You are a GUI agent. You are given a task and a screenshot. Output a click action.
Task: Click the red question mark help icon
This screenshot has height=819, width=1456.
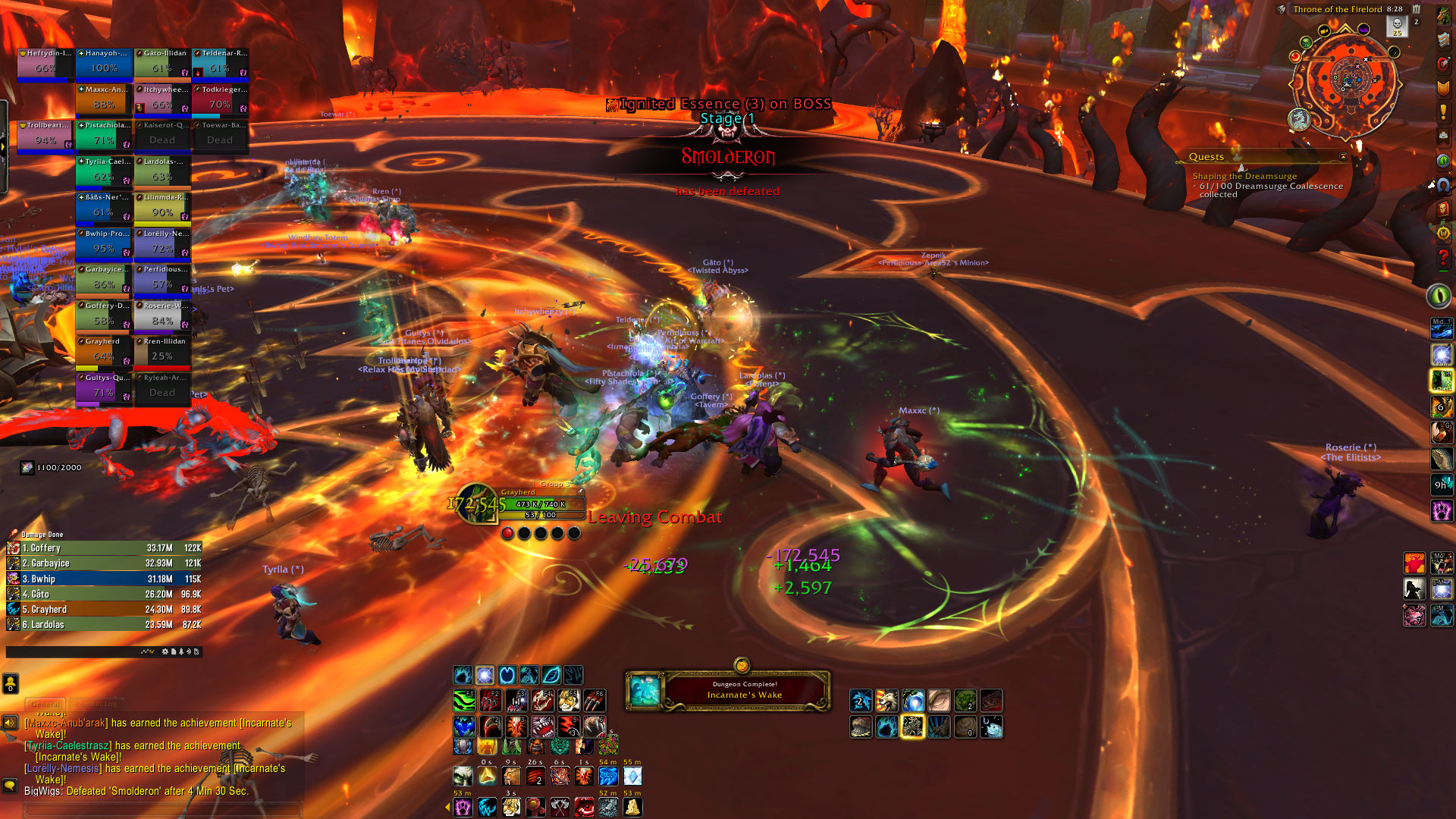(x=1442, y=258)
